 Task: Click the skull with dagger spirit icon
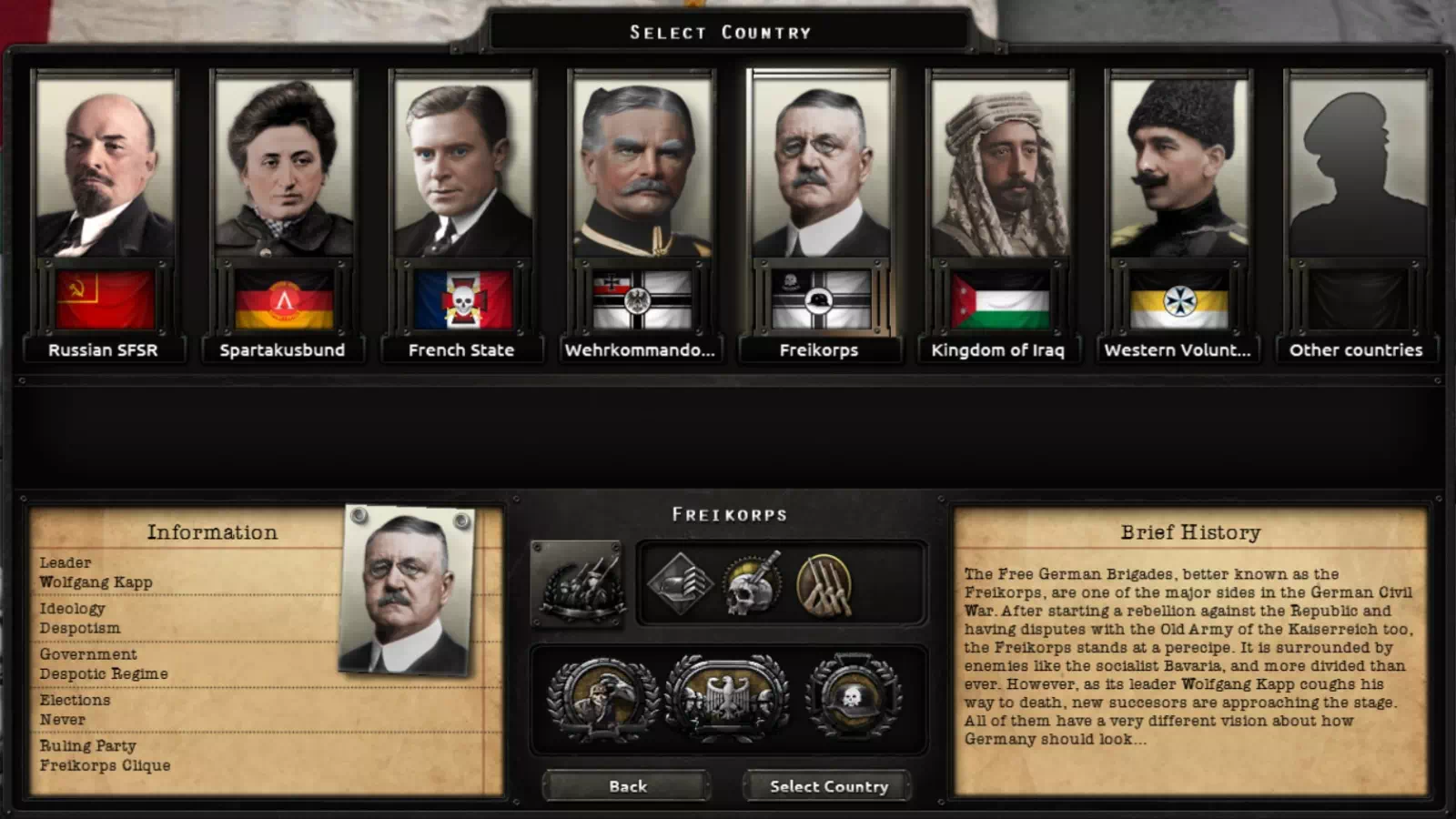(x=752, y=583)
